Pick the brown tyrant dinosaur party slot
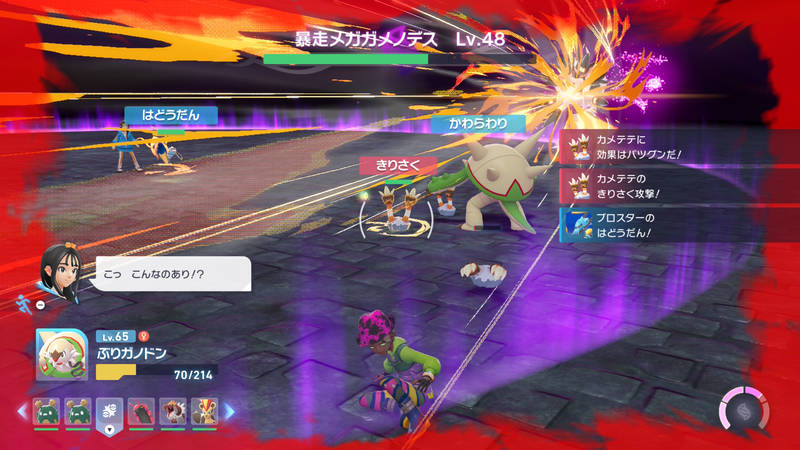The image size is (800, 450). pyautogui.click(x=172, y=411)
